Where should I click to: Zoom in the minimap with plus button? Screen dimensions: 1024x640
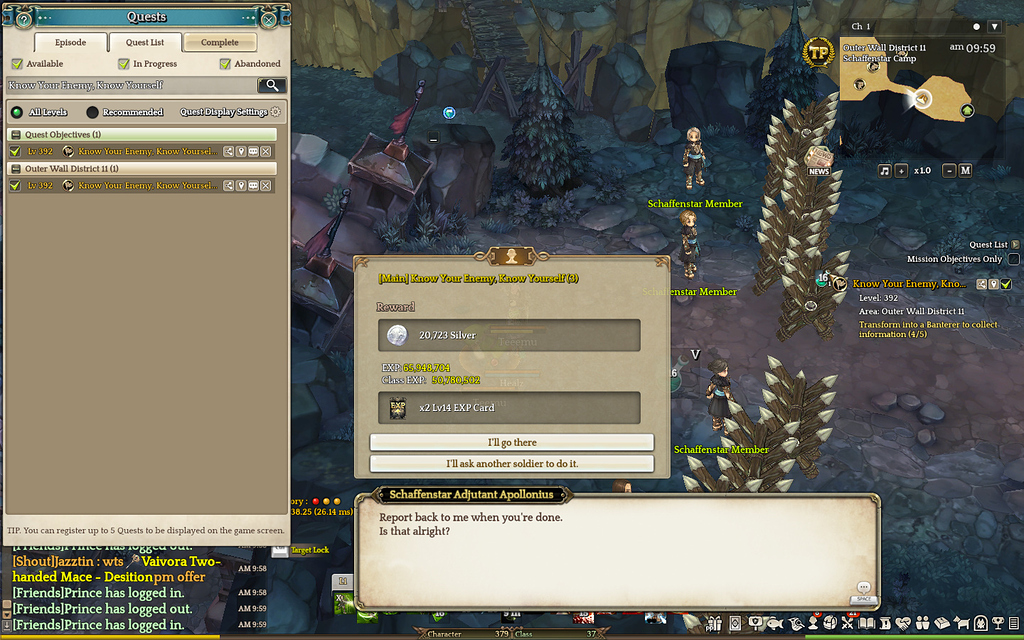tap(902, 171)
